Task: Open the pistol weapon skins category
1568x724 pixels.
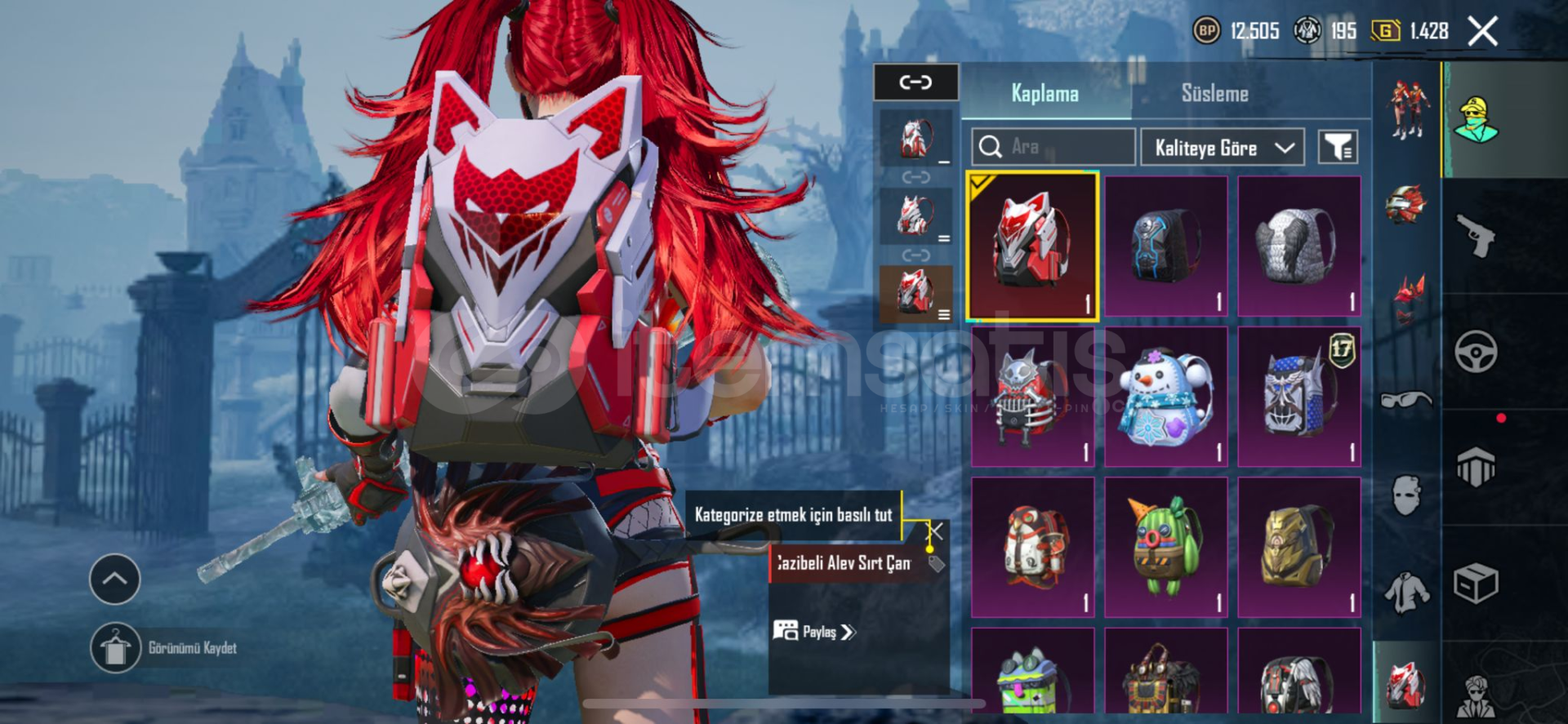Action: pos(1475,236)
